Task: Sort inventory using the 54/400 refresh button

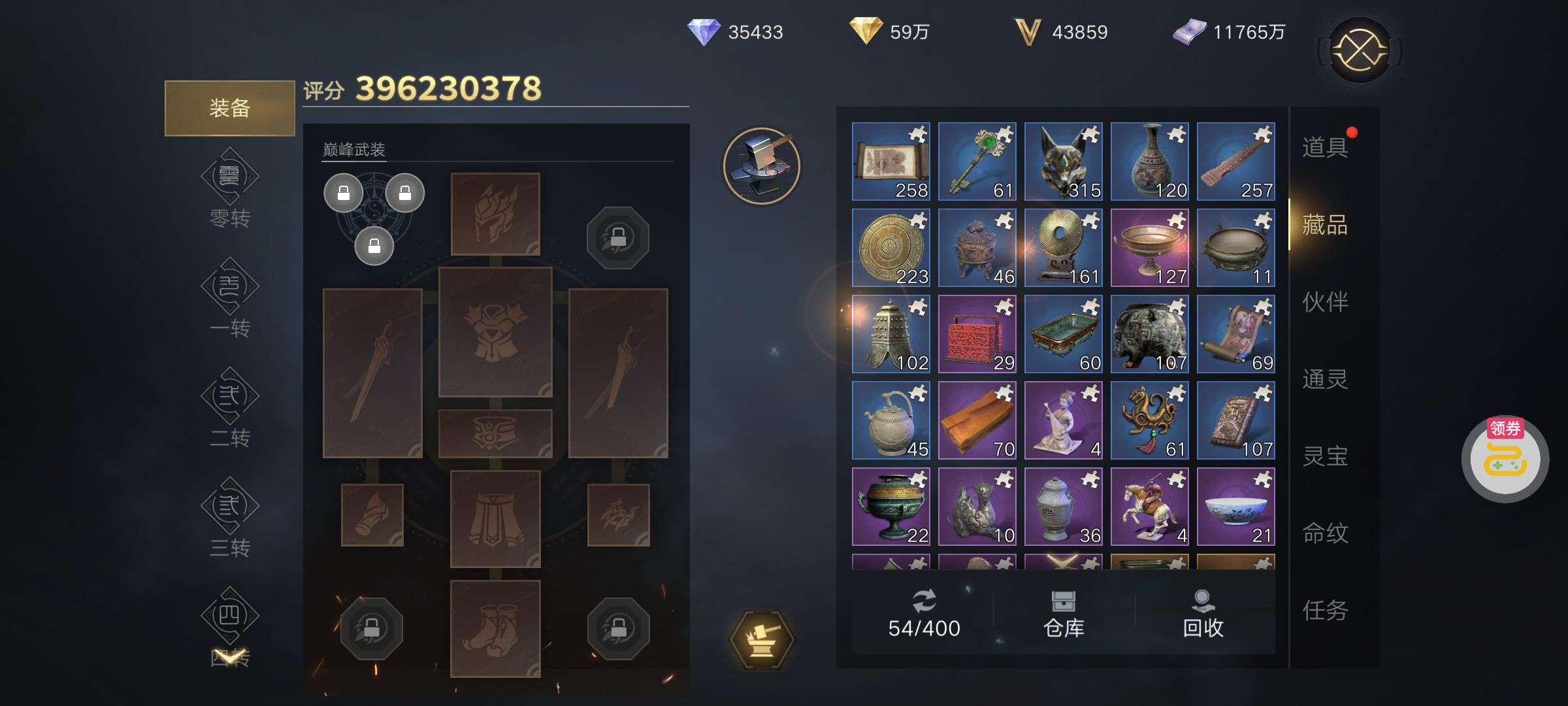Action: pyautogui.click(x=924, y=614)
